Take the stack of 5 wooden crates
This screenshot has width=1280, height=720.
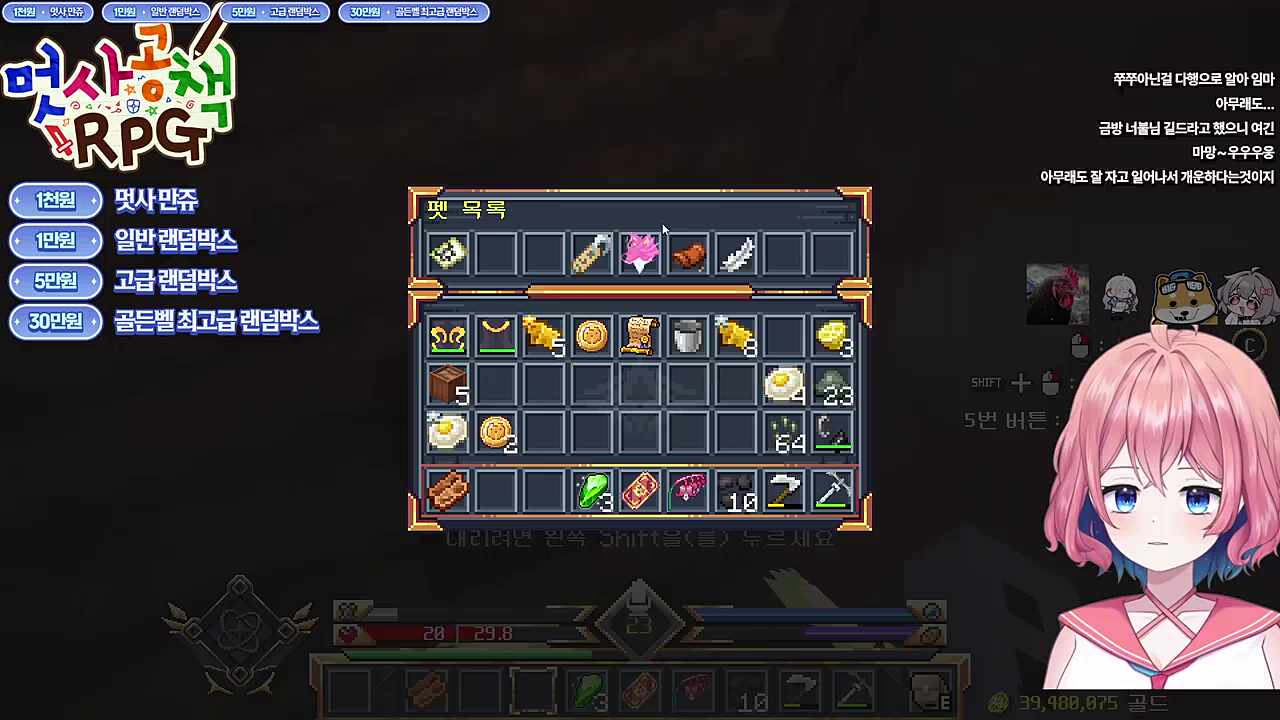pos(447,384)
